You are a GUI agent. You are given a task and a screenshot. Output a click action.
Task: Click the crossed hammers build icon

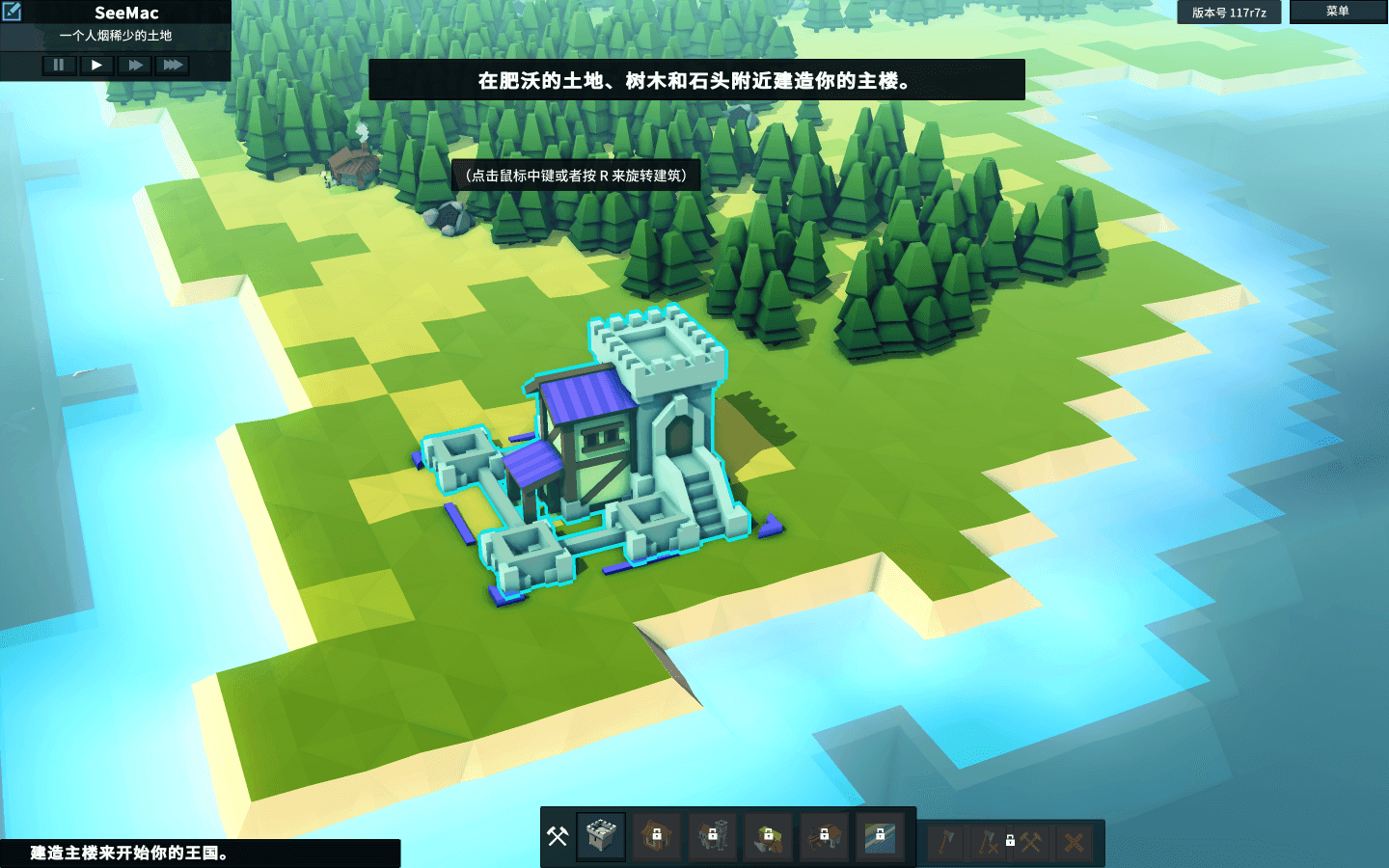click(558, 835)
